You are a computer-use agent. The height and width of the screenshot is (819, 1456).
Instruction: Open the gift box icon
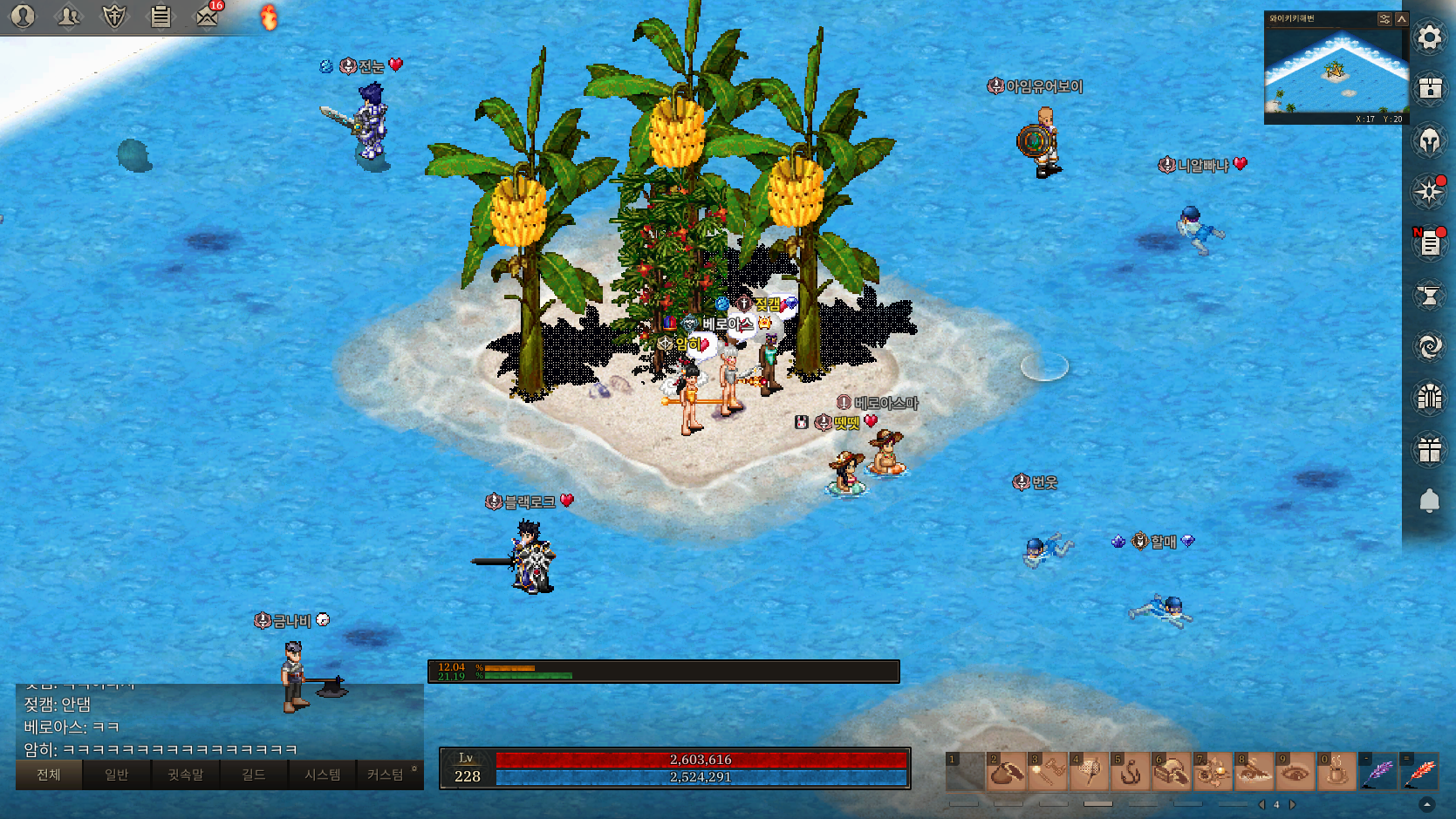pos(1429,450)
